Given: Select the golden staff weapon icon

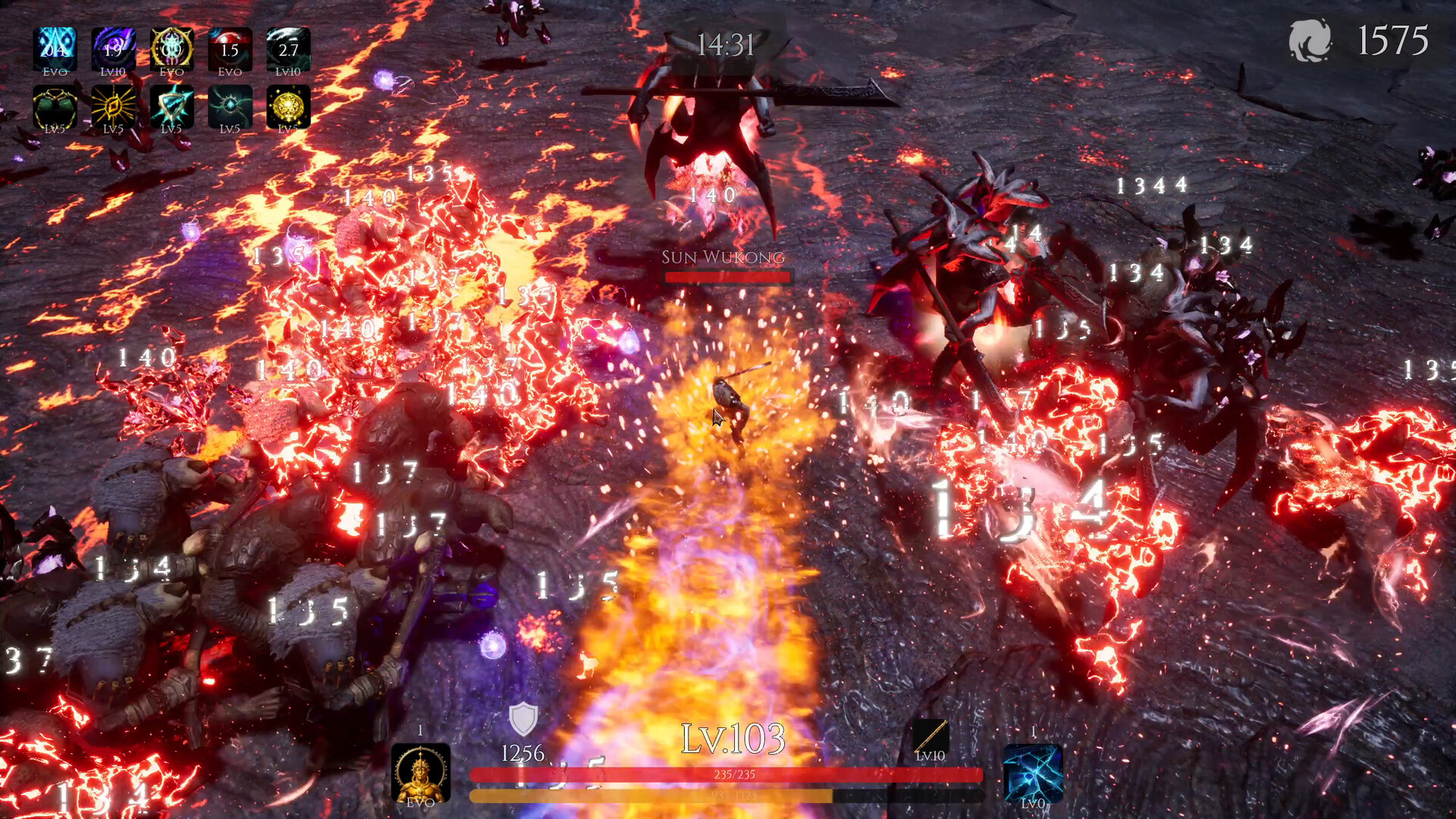Looking at the screenshot, I should [x=930, y=736].
